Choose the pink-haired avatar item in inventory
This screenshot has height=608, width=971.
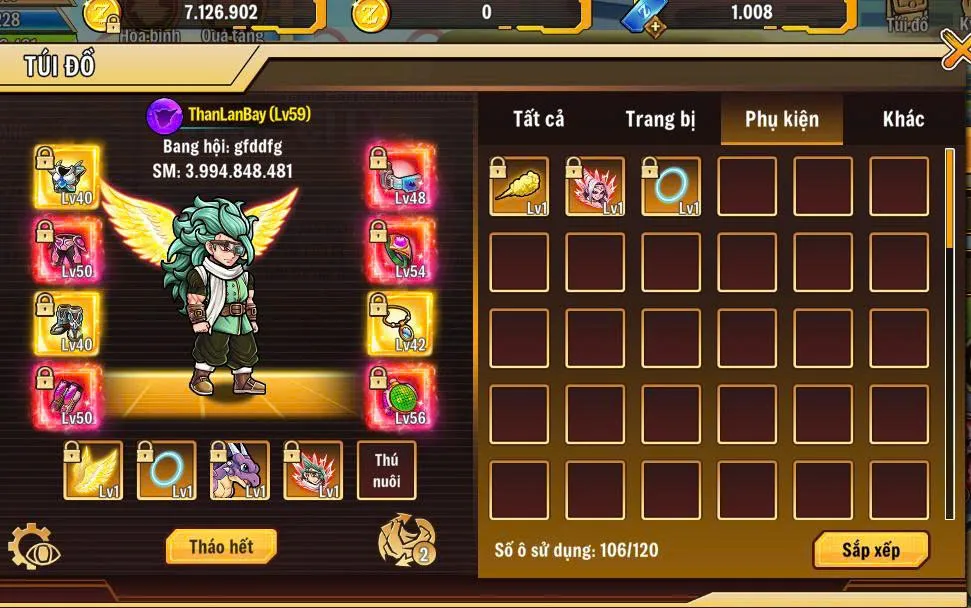(x=595, y=186)
